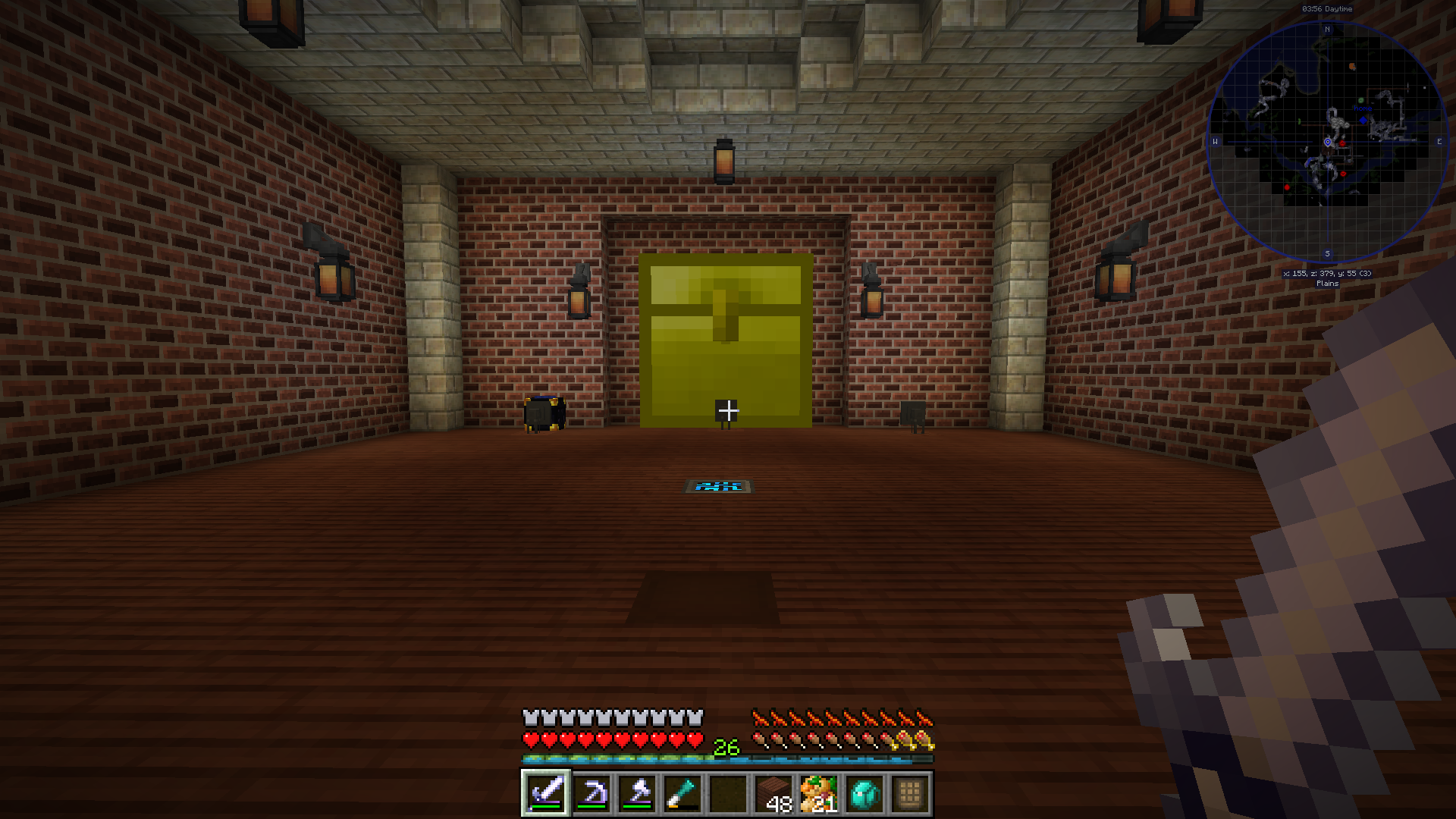
Task: Select the teal-handled tool slot
Action: (682, 793)
